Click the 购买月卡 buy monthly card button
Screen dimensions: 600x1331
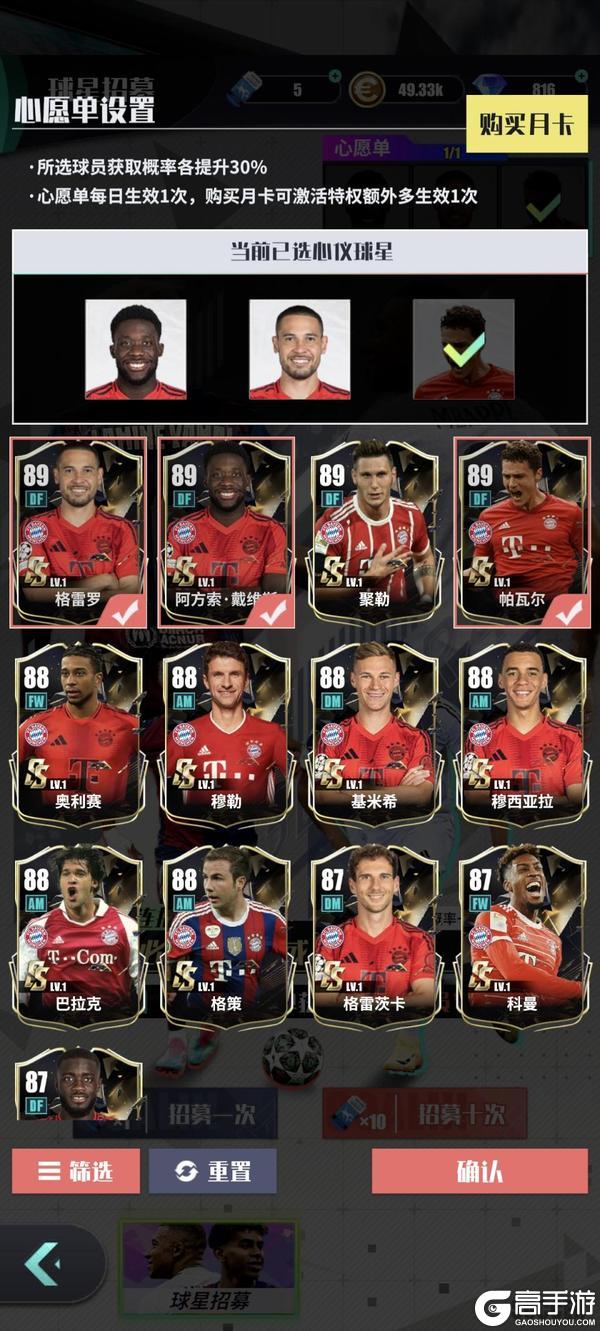[526, 124]
